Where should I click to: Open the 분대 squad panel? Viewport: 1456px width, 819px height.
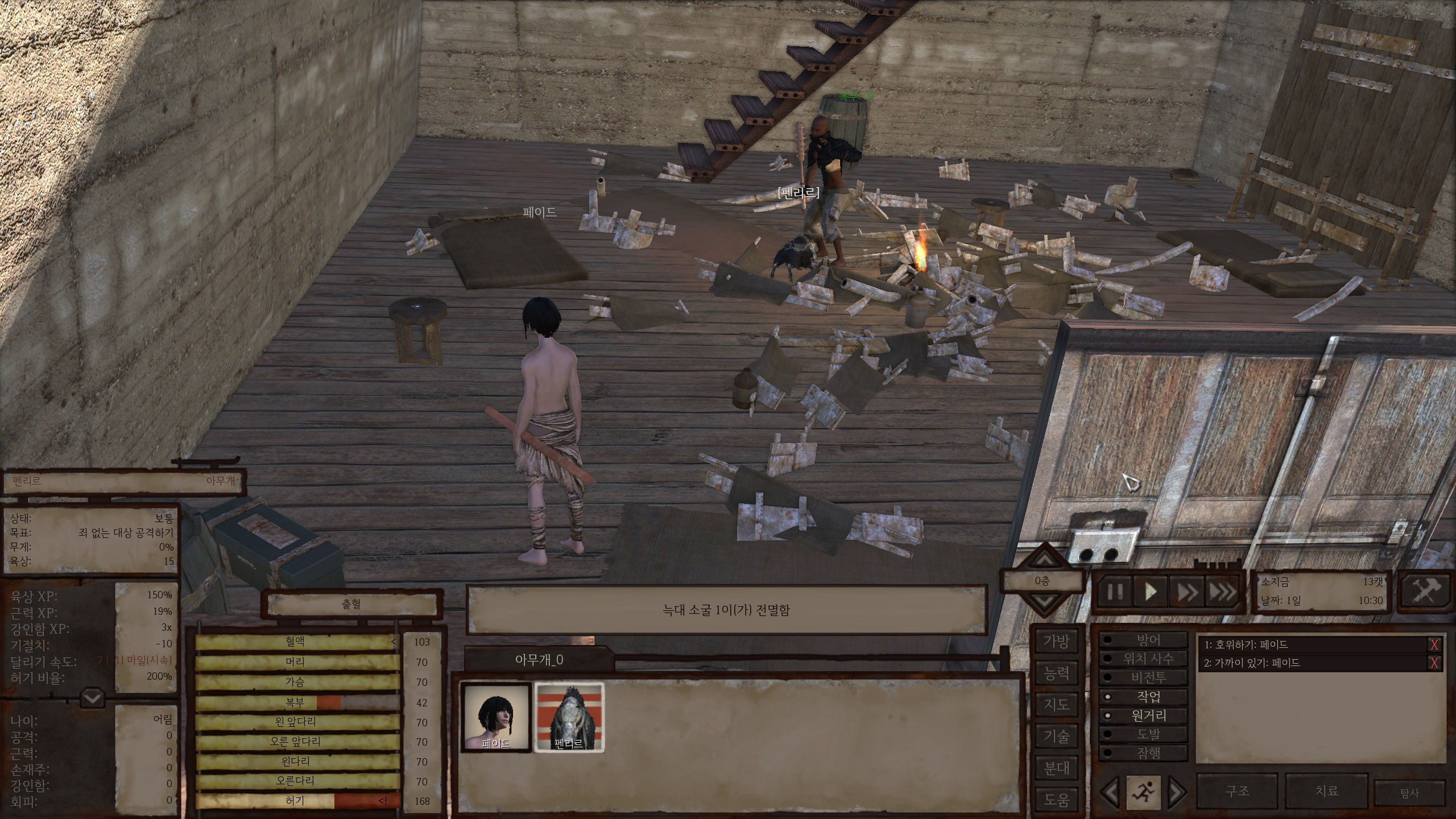pyautogui.click(x=1056, y=768)
